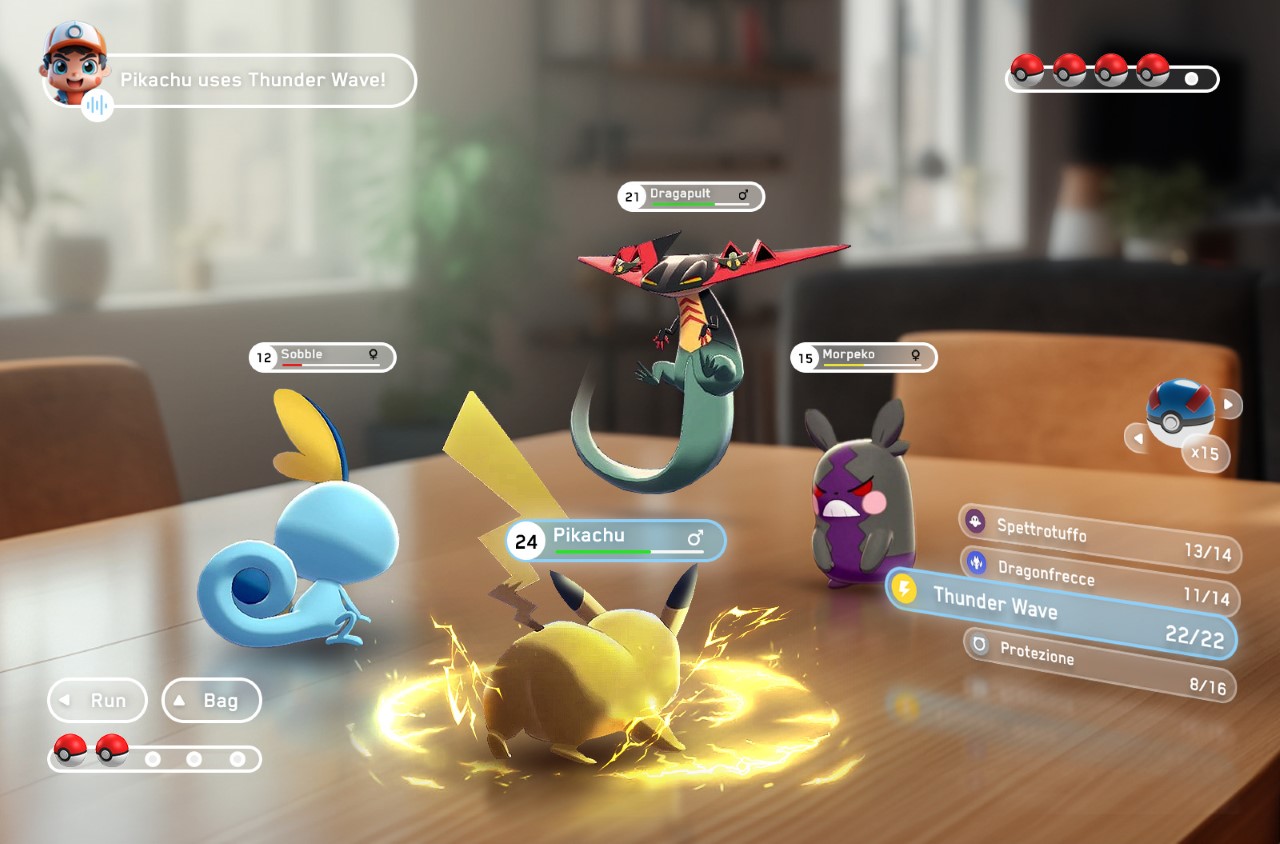Viewport: 1280px width, 844px height.
Task: Target Sobble via its name tag
Action: [322, 357]
